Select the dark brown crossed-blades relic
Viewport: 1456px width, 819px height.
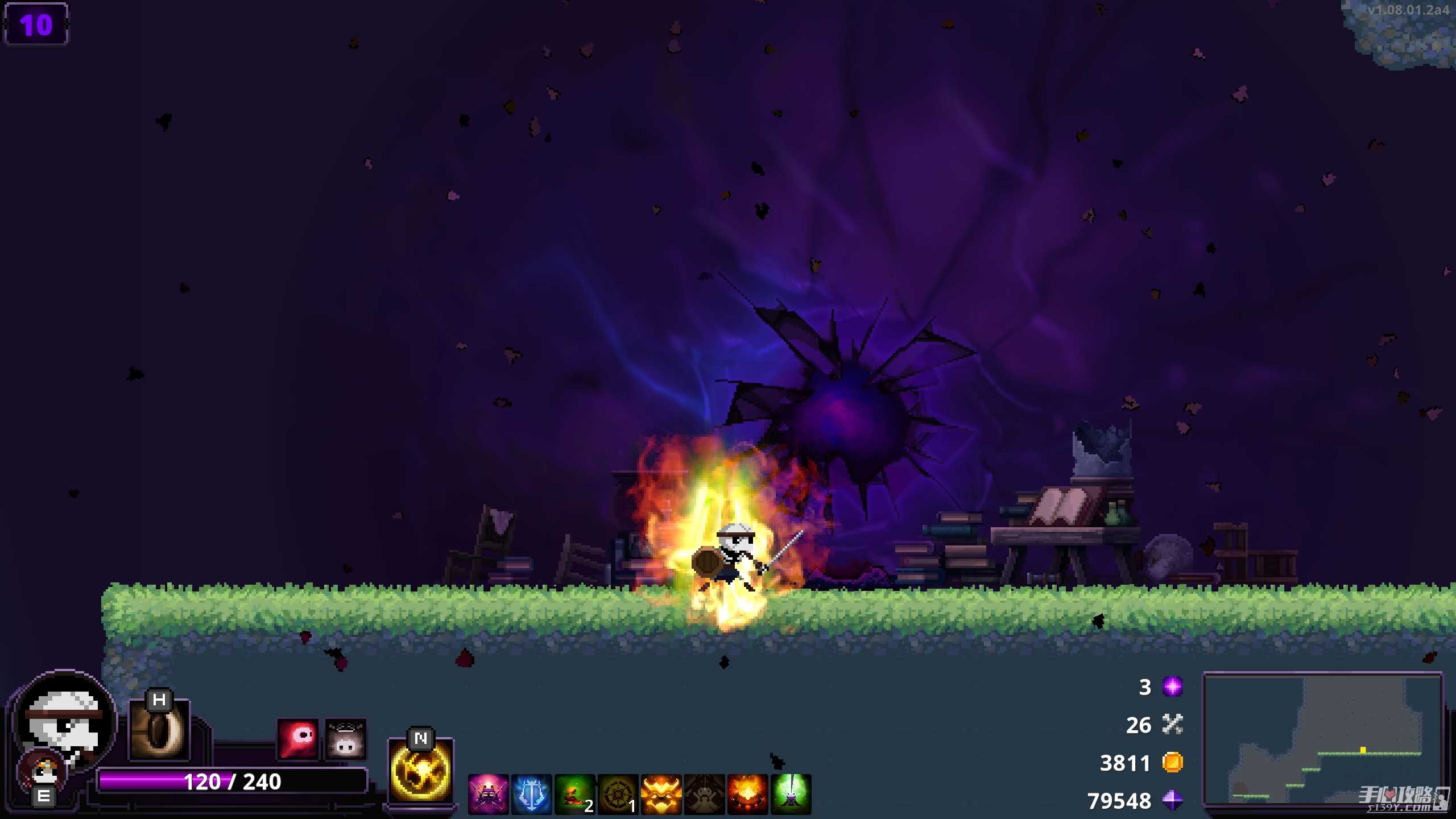(704, 794)
